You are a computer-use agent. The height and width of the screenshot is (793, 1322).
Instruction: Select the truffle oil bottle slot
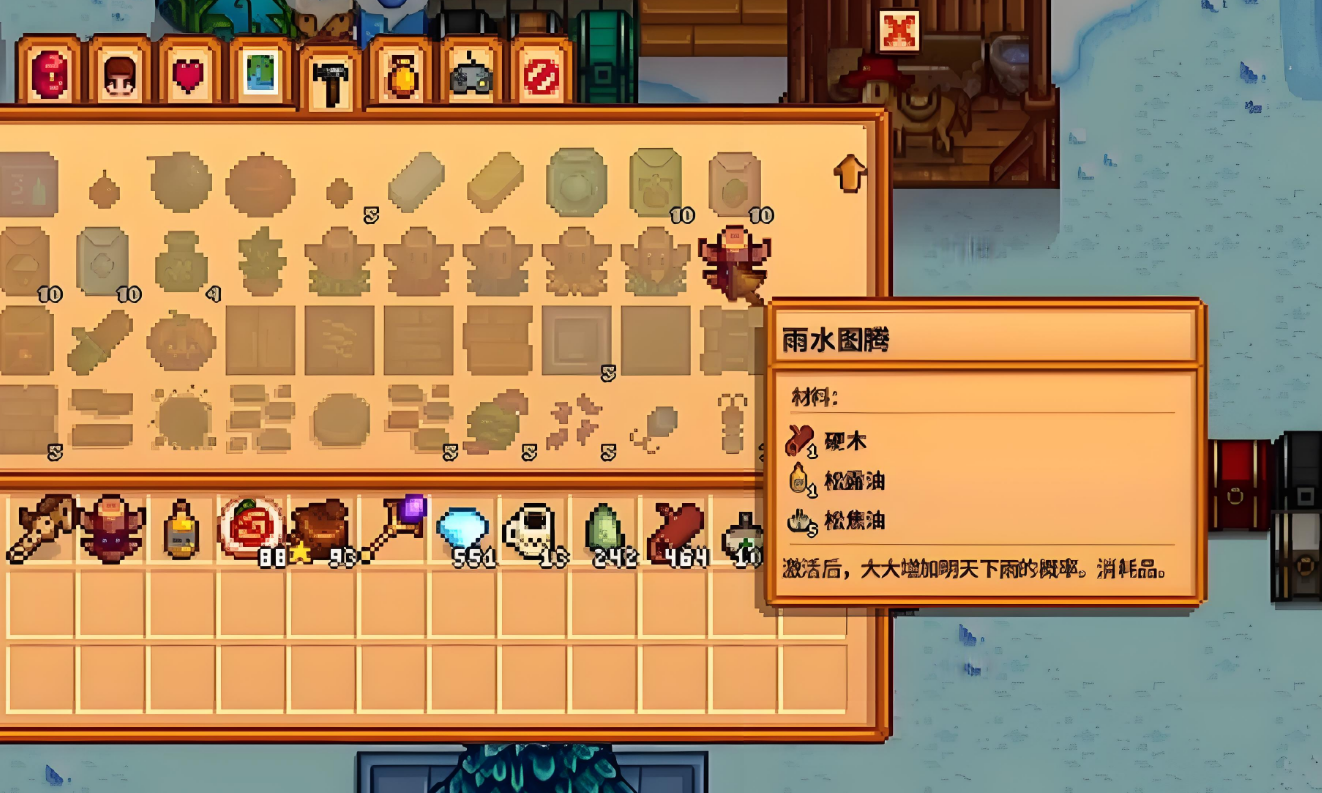tap(181, 528)
